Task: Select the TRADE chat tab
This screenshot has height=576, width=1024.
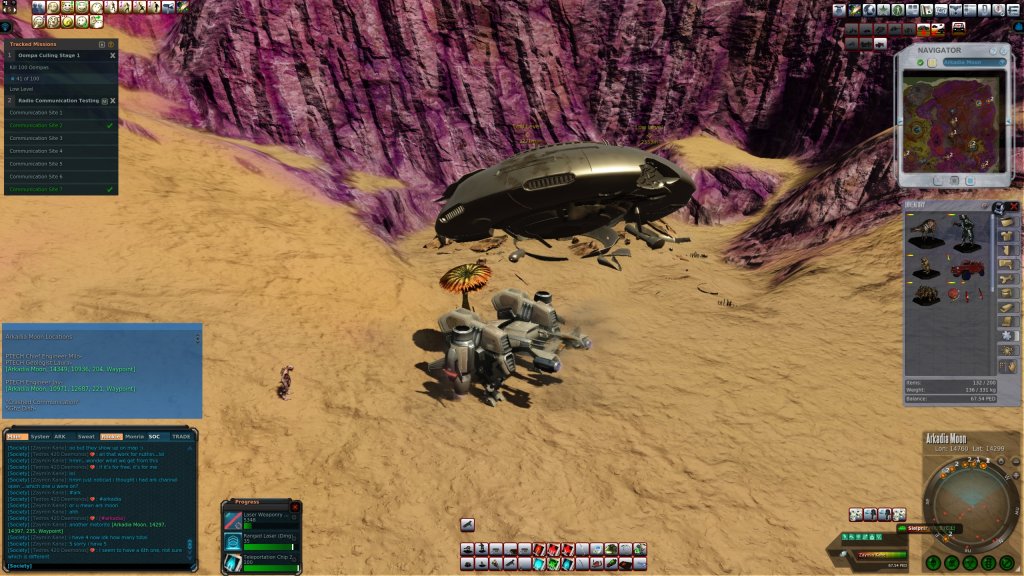Action: tap(181, 436)
